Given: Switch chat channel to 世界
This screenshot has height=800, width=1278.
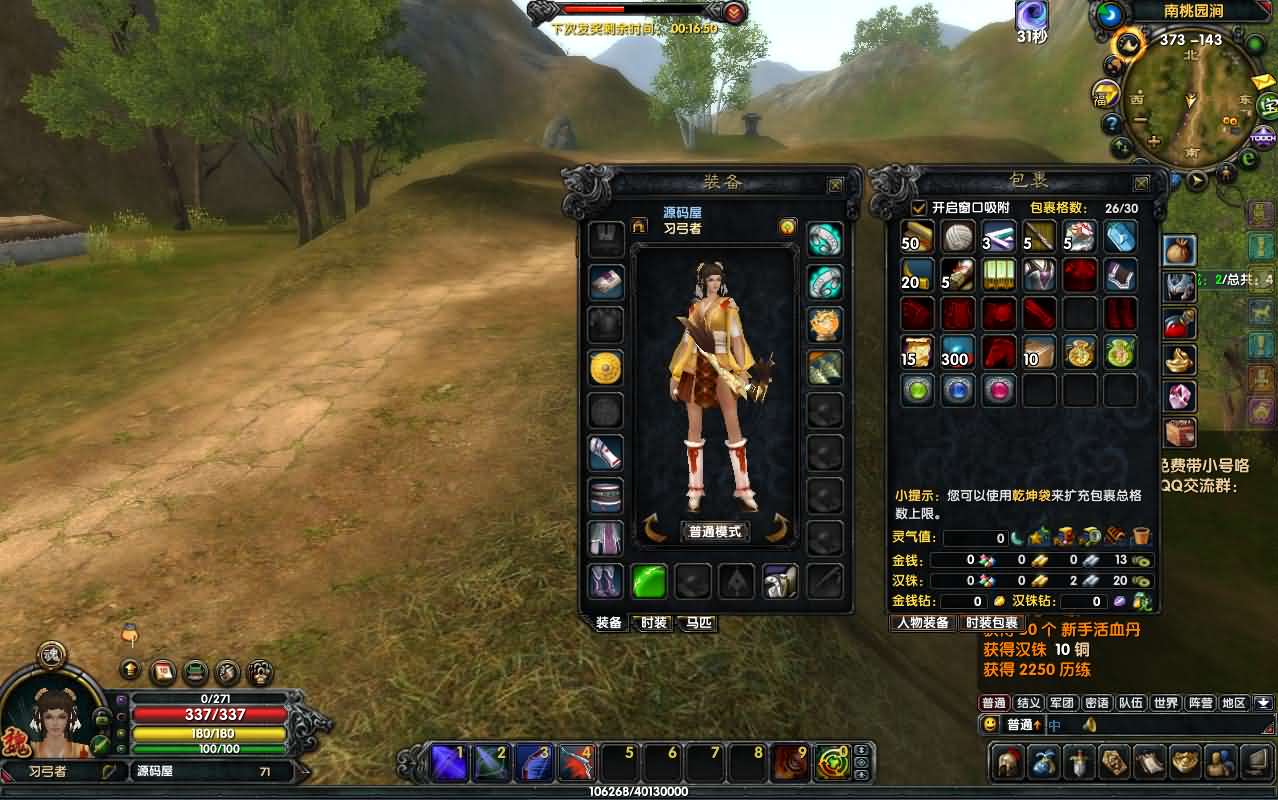Looking at the screenshot, I should (x=1166, y=703).
